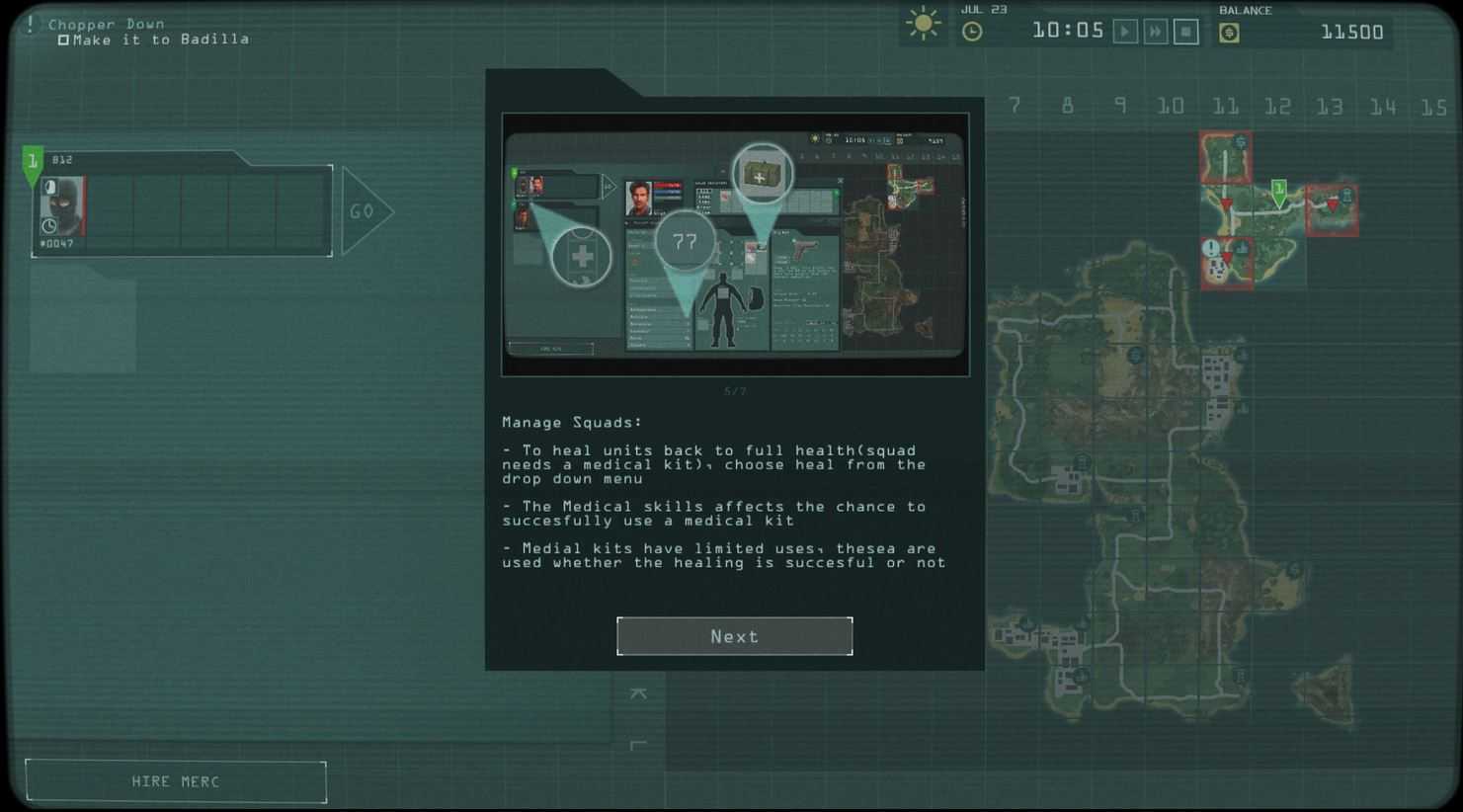Stop time with the square stop button
The height and width of the screenshot is (812, 1463).
[x=1185, y=32]
